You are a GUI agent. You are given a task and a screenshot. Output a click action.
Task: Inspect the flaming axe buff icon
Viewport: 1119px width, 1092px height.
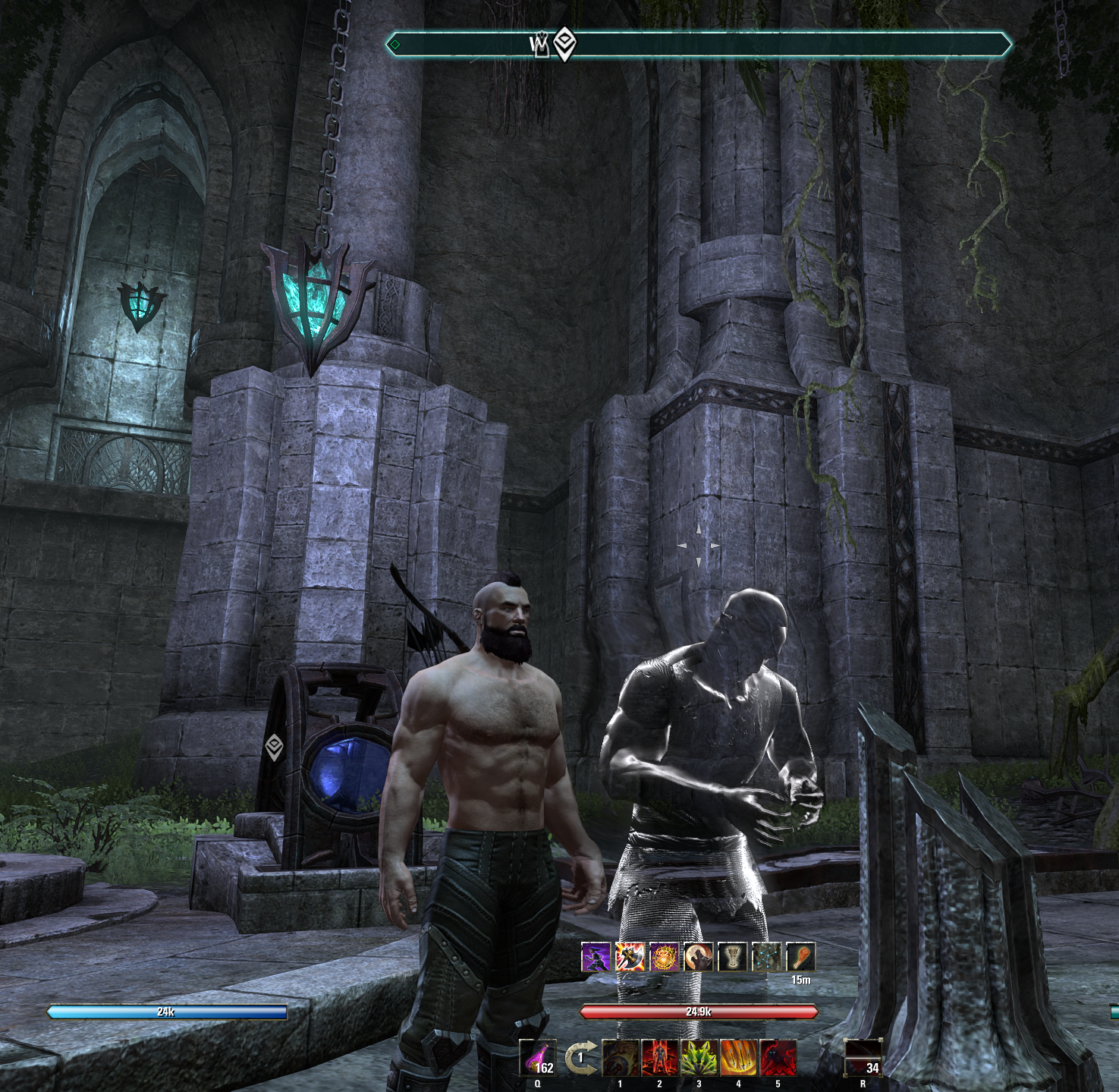pyautogui.click(x=630, y=958)
